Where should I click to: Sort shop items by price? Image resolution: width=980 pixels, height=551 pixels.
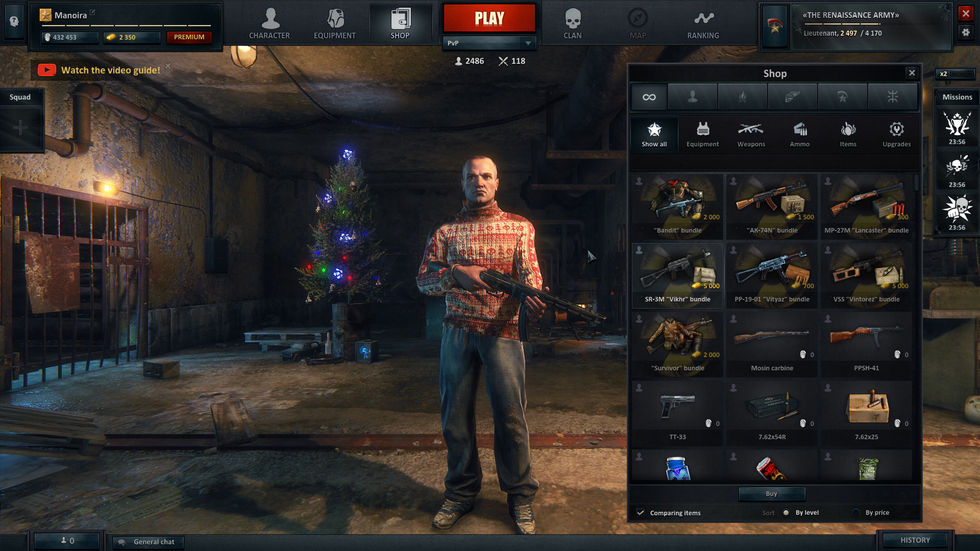click(857, 513)
